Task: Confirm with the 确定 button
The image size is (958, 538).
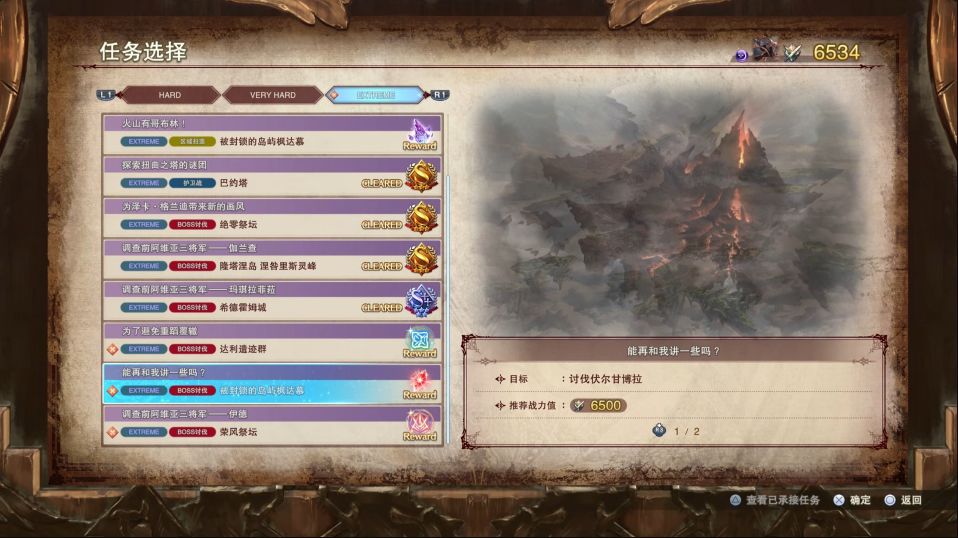Action: (x=853, y=500)
